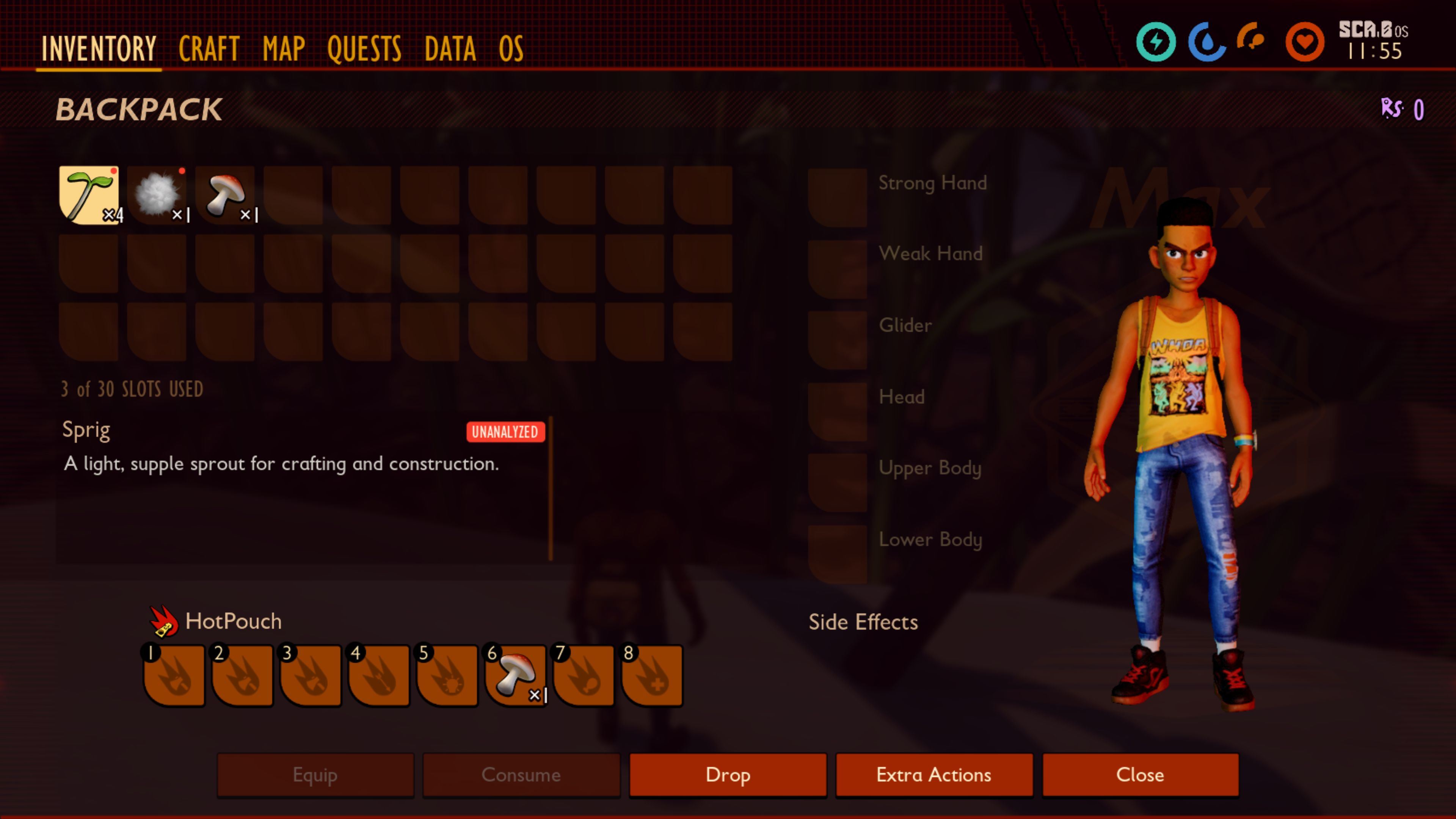This screenshot has height=819, width=1456.
Task: Close the inventory screen
Action: [x=1140, y=774]
